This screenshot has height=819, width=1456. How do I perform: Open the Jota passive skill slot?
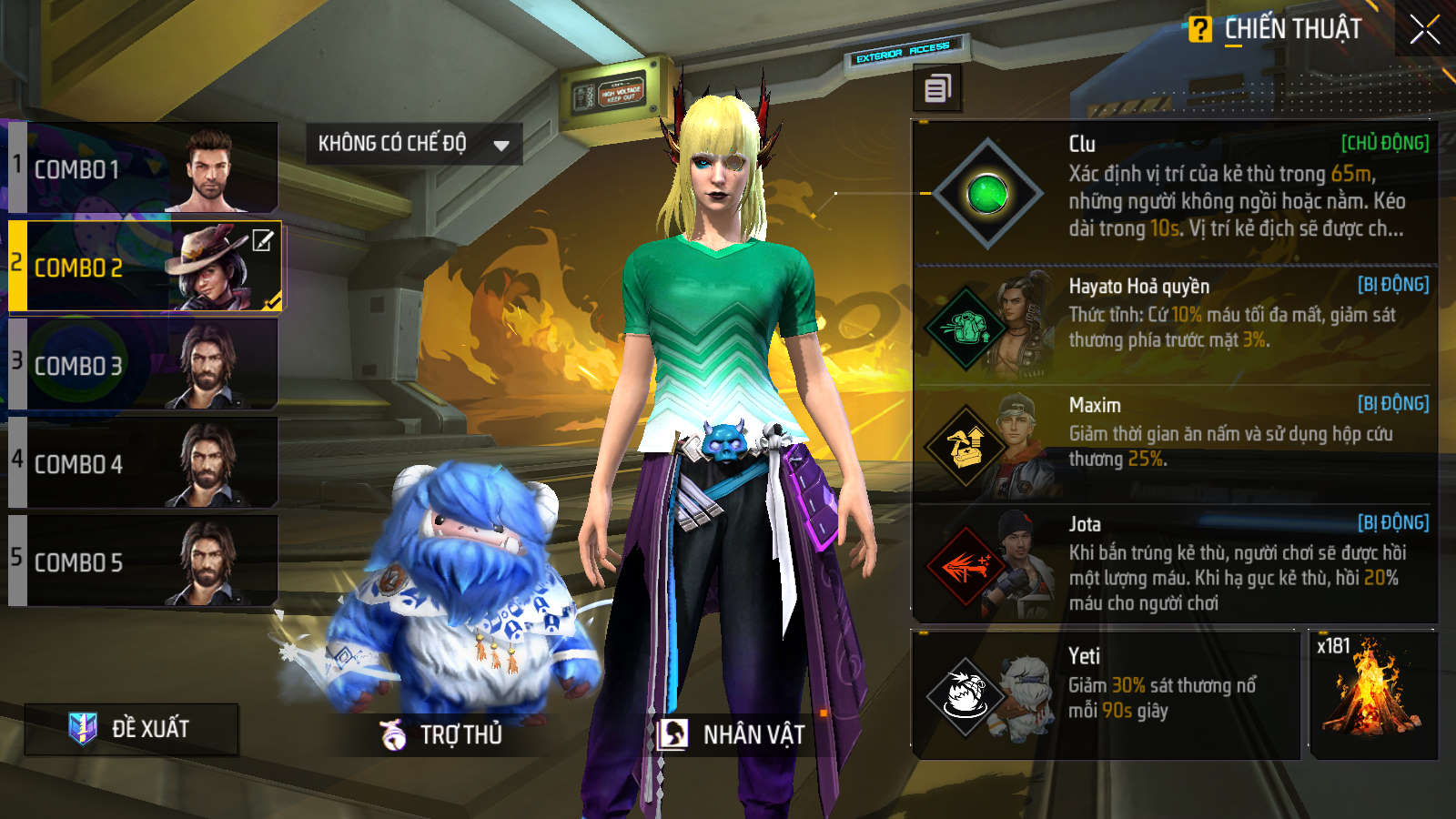(1174, 563)
